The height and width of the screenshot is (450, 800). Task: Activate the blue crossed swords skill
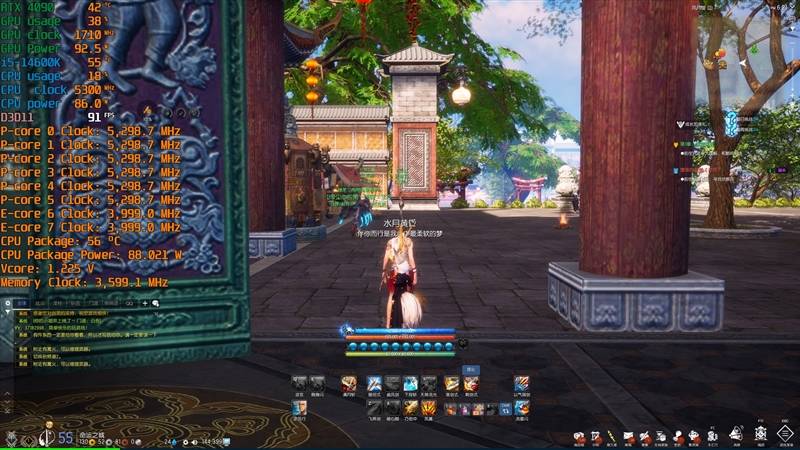(373, 383)
